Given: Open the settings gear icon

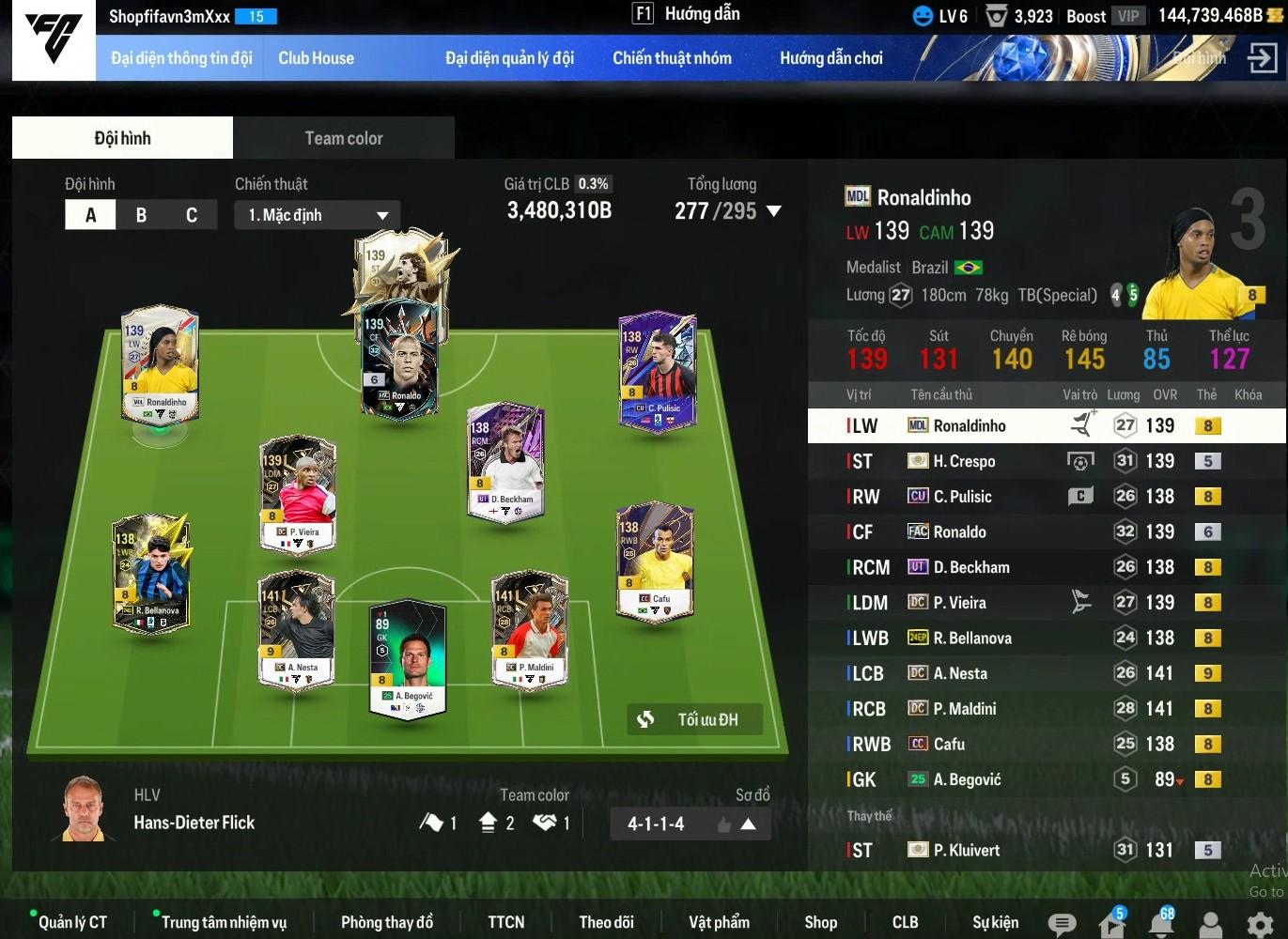Looking at the screenshot, I should click(1260, 924).
